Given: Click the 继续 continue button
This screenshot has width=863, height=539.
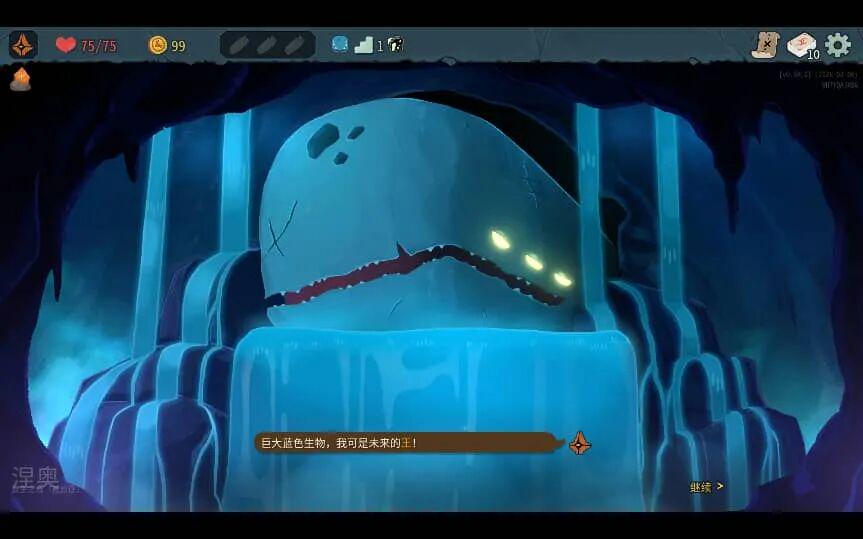Looking at the screenshot, I should click(x=706, y=487).
